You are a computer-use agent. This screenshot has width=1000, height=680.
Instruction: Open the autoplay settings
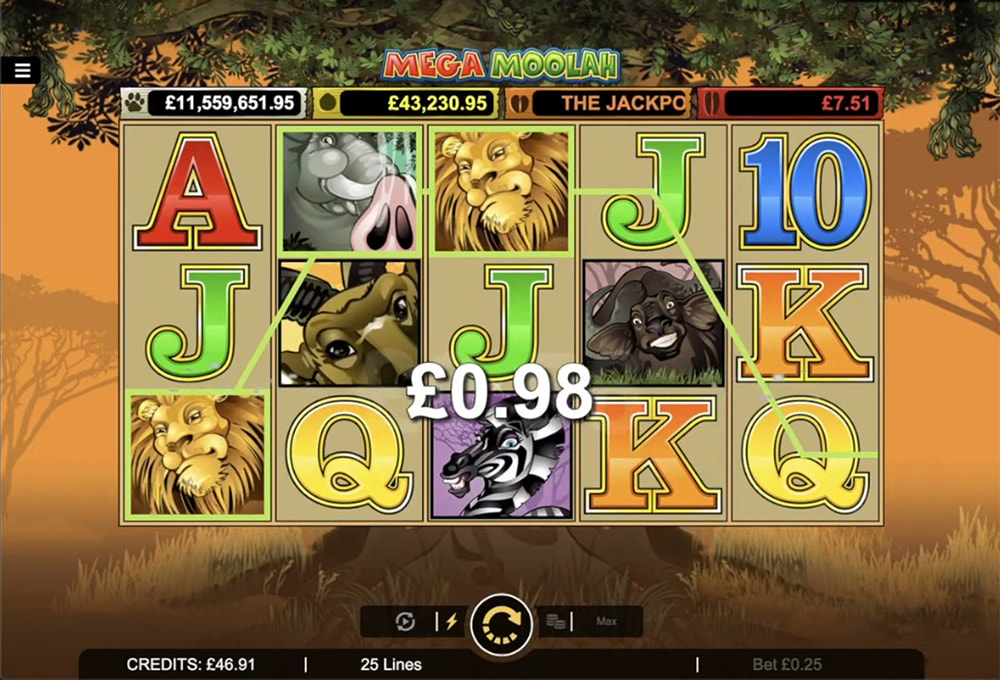click(x=405, y=622)
